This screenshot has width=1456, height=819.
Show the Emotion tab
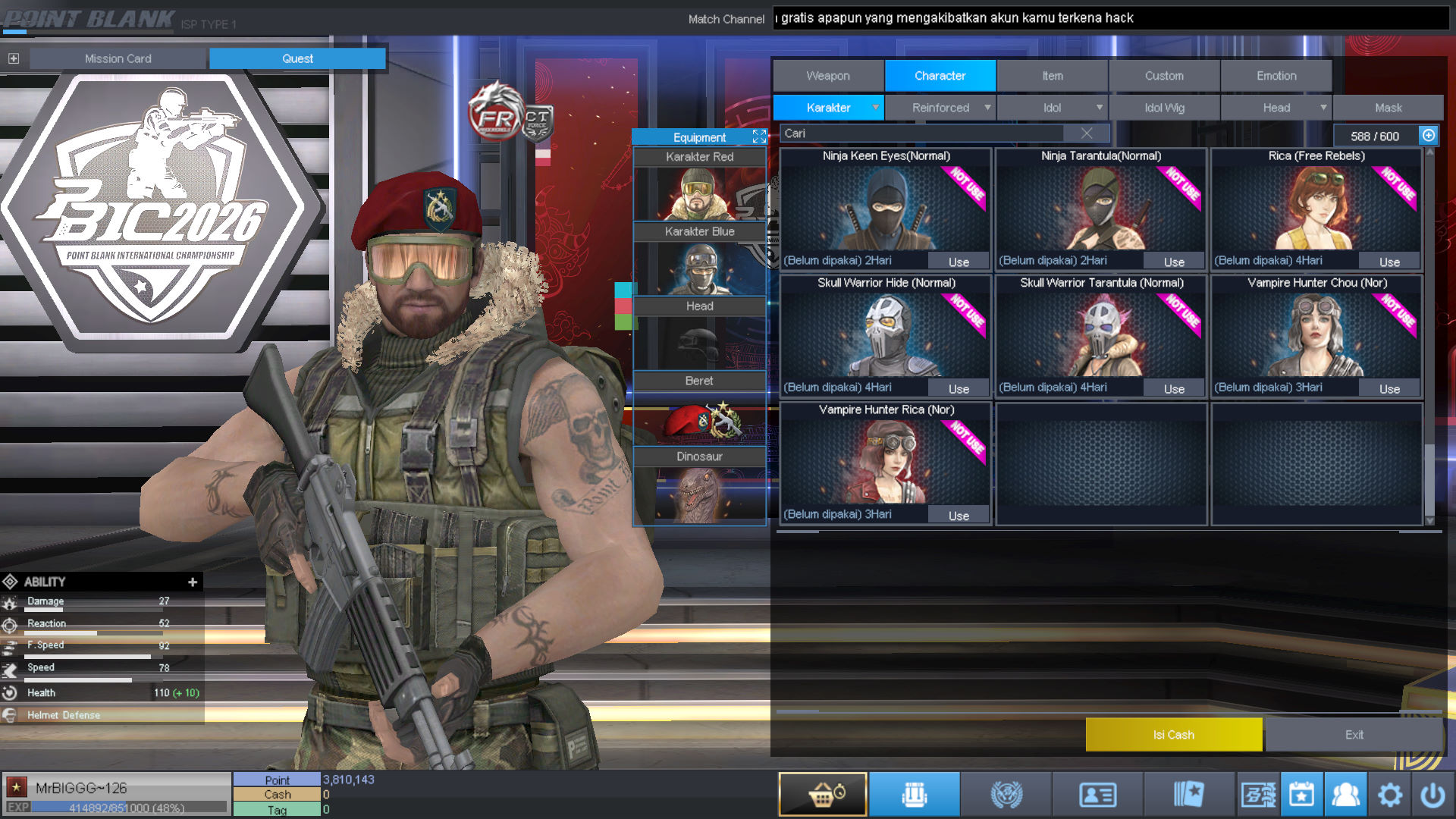coord(1276,76)
